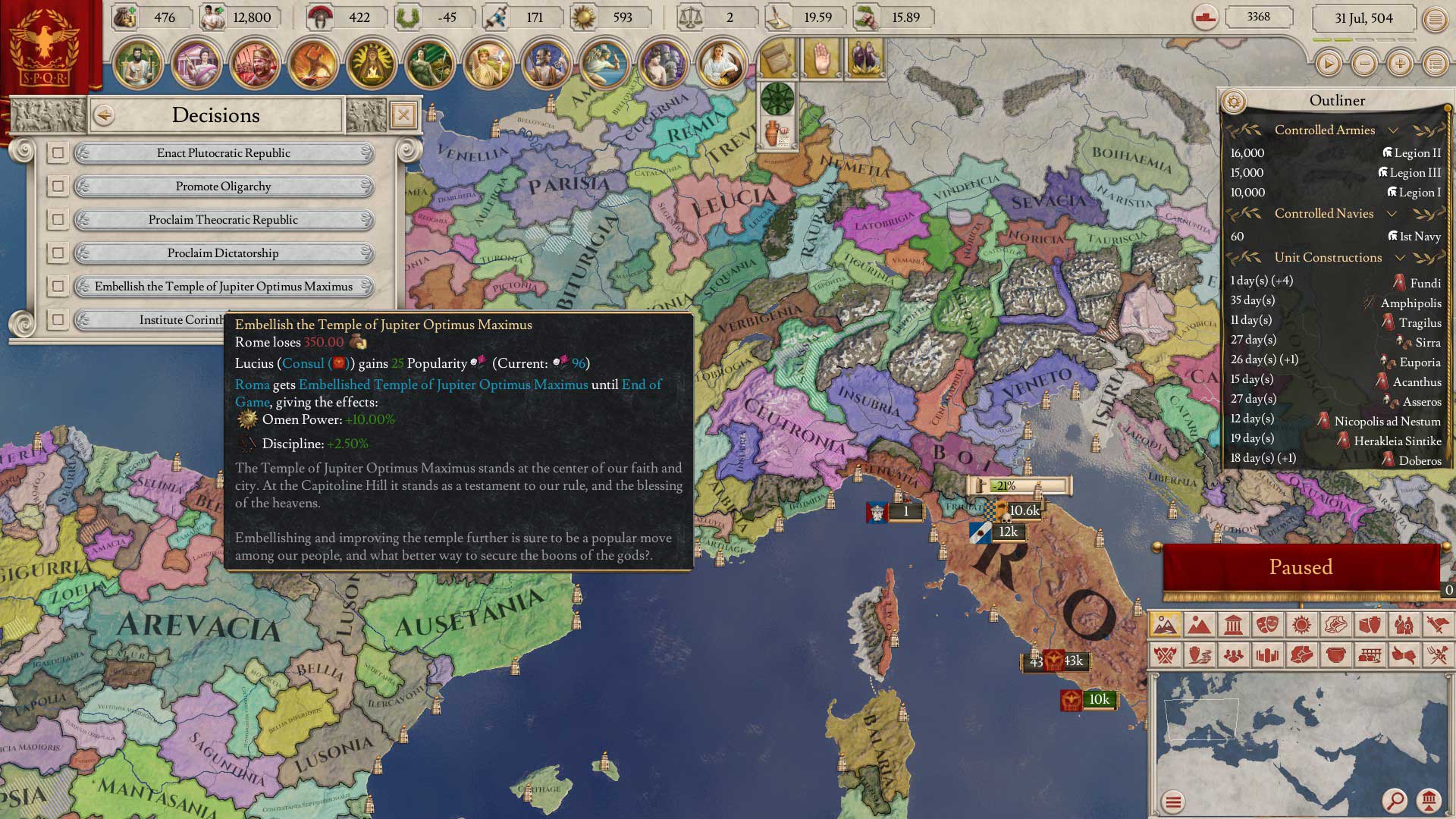The height and width of the screenshot is (819, 1456).
Task: Toggle the checkbox next to Proclaim Dictatorship
Action: [x=58, y=253]
